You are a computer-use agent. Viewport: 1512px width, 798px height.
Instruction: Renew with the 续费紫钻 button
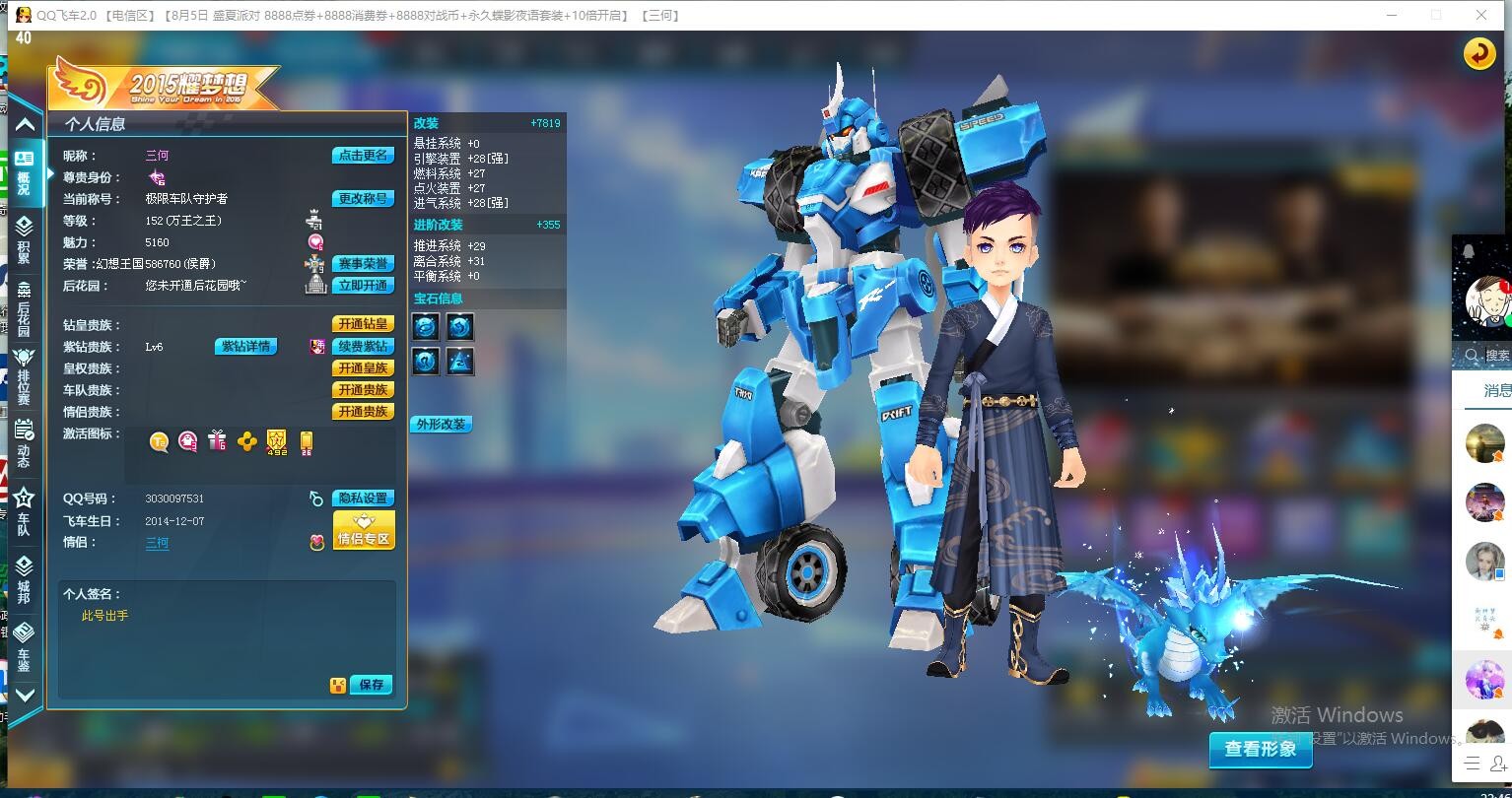tap(363, 347)
